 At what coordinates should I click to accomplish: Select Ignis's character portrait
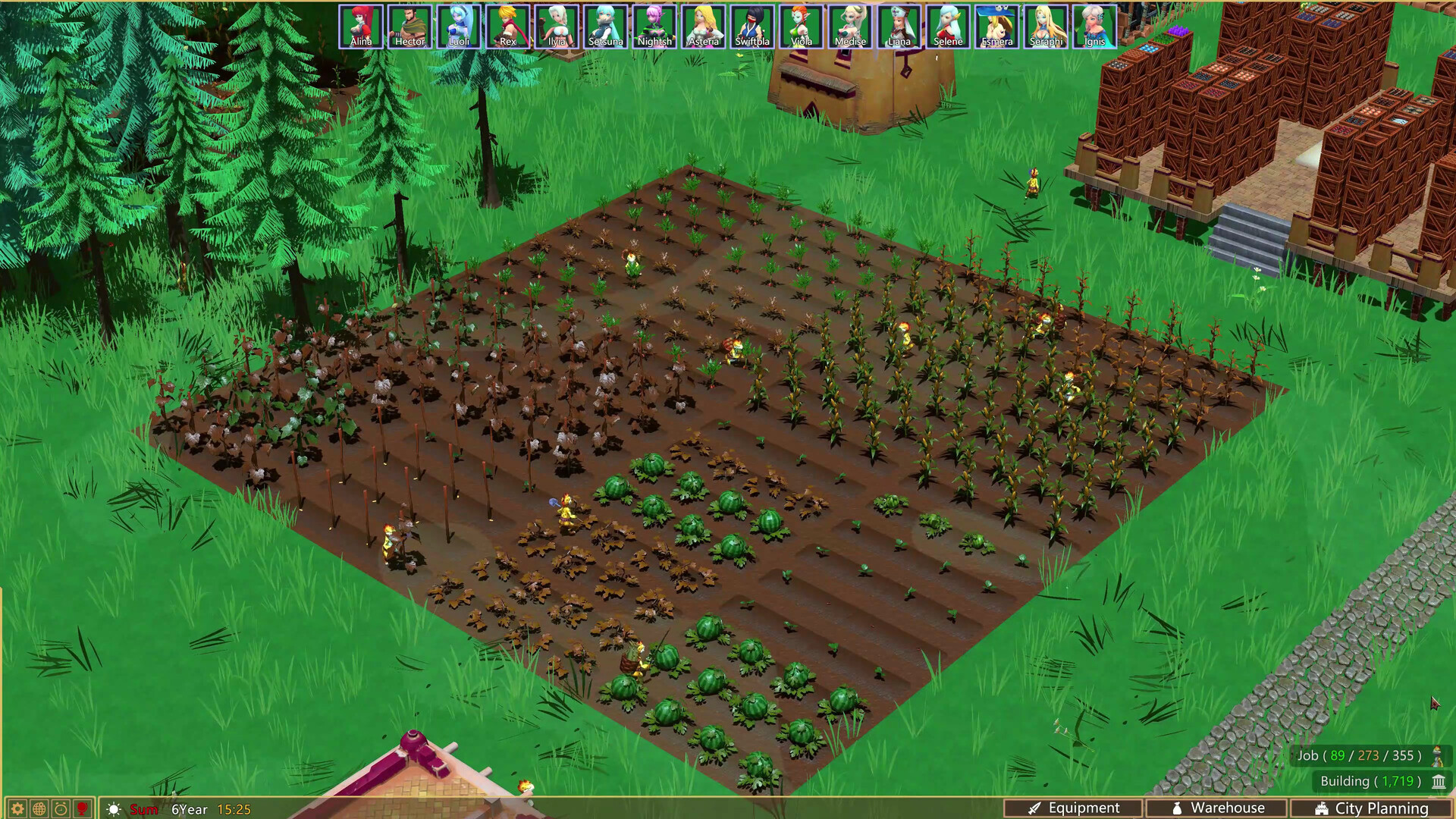(x=1095, y=24)
